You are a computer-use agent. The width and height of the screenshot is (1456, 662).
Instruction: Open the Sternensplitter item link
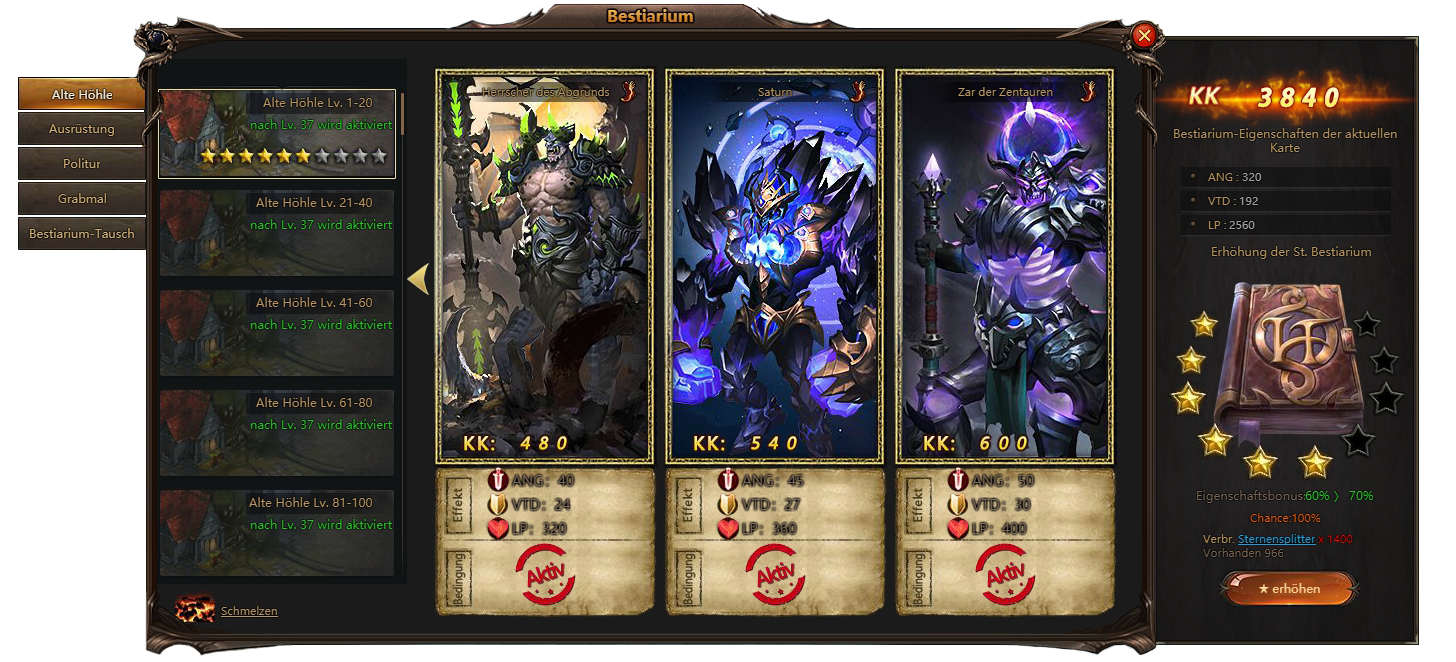point(1276,539)
